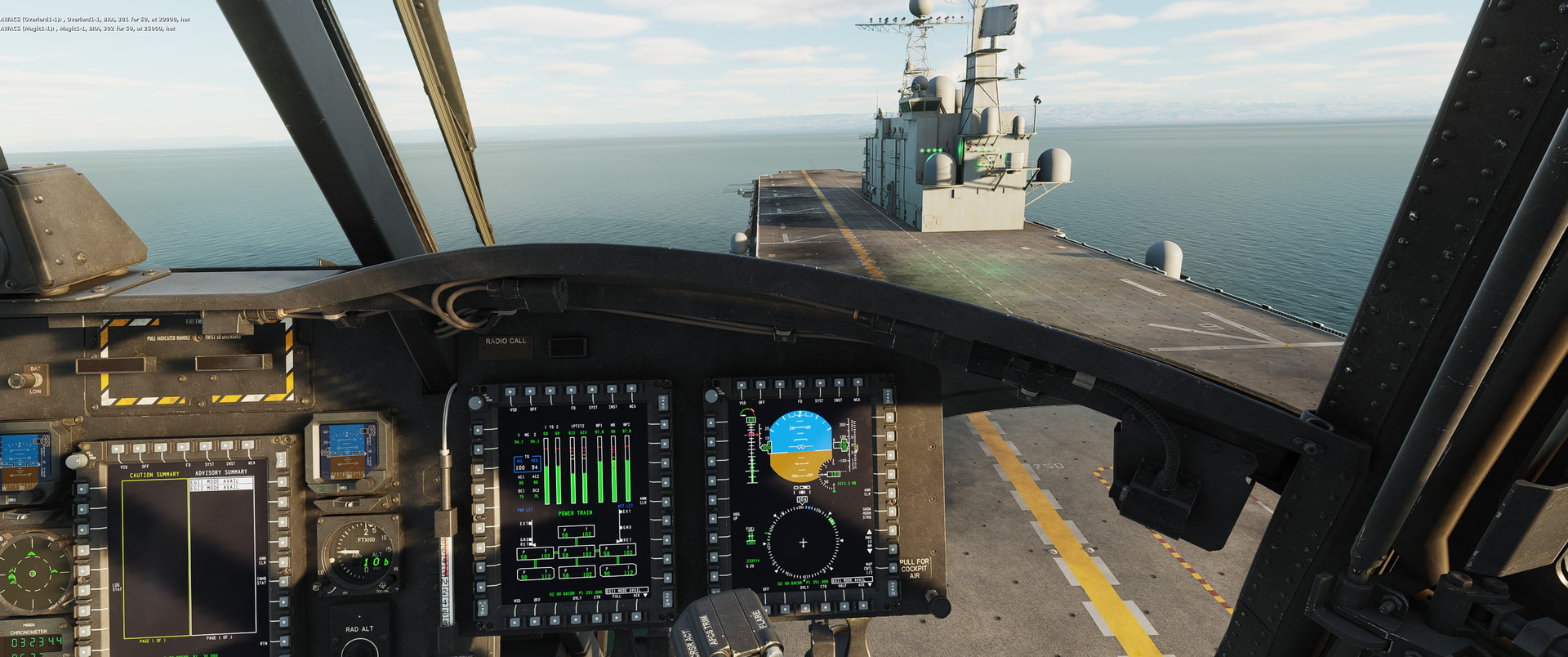Open MAP CNTL on the navigation display
The image size is (1568, 657).
890,565
